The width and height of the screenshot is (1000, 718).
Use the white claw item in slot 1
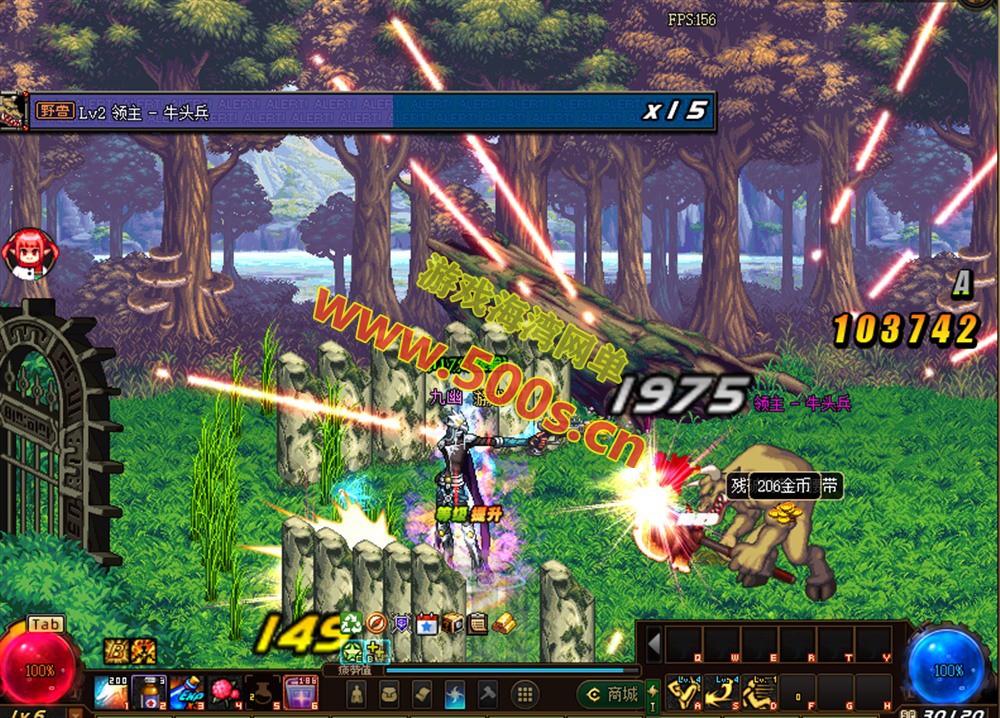pos(108,692)
